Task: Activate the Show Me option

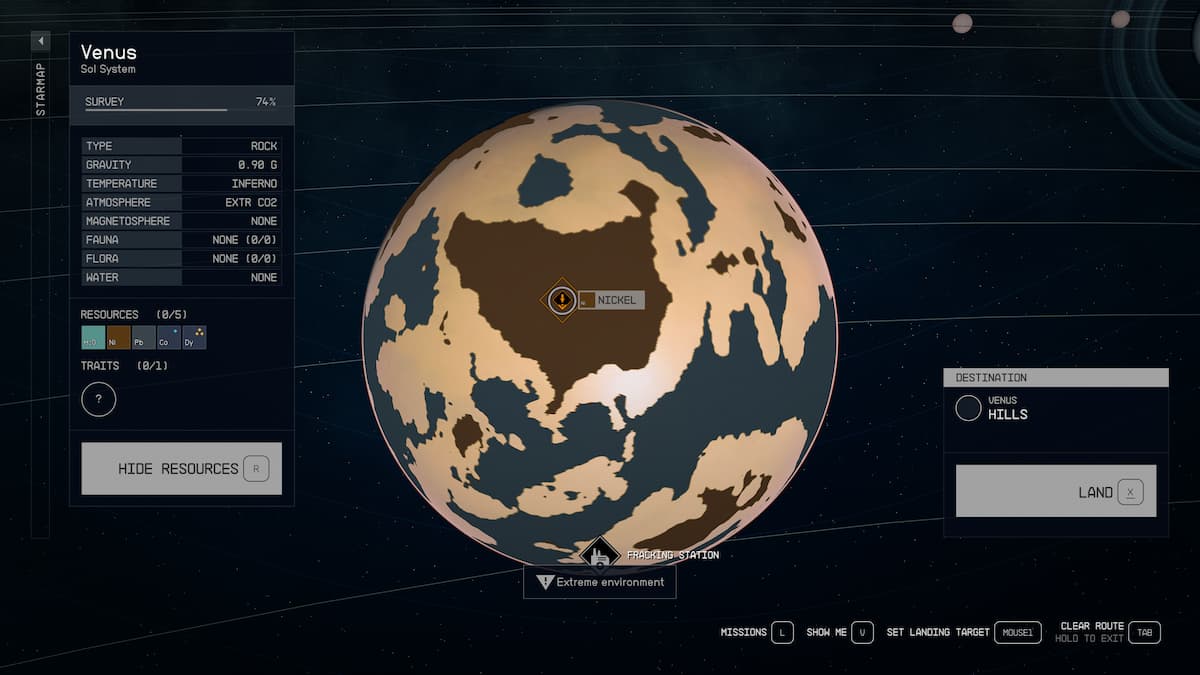Action: 840,632
